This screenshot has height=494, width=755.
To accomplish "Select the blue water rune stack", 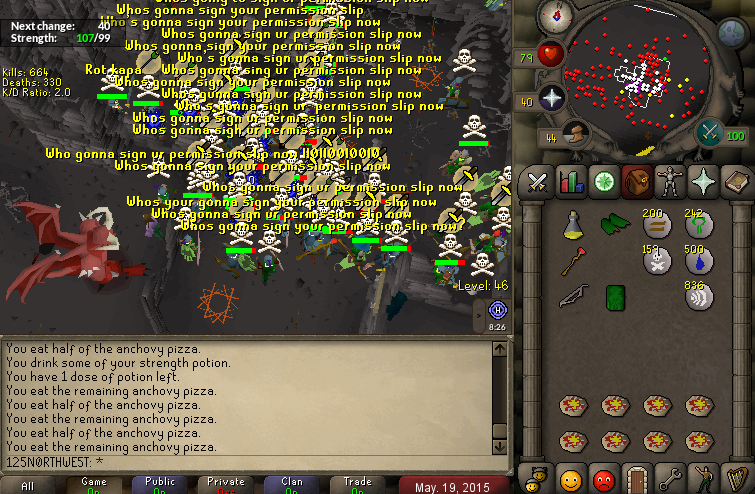I will (x=698, y=260).
